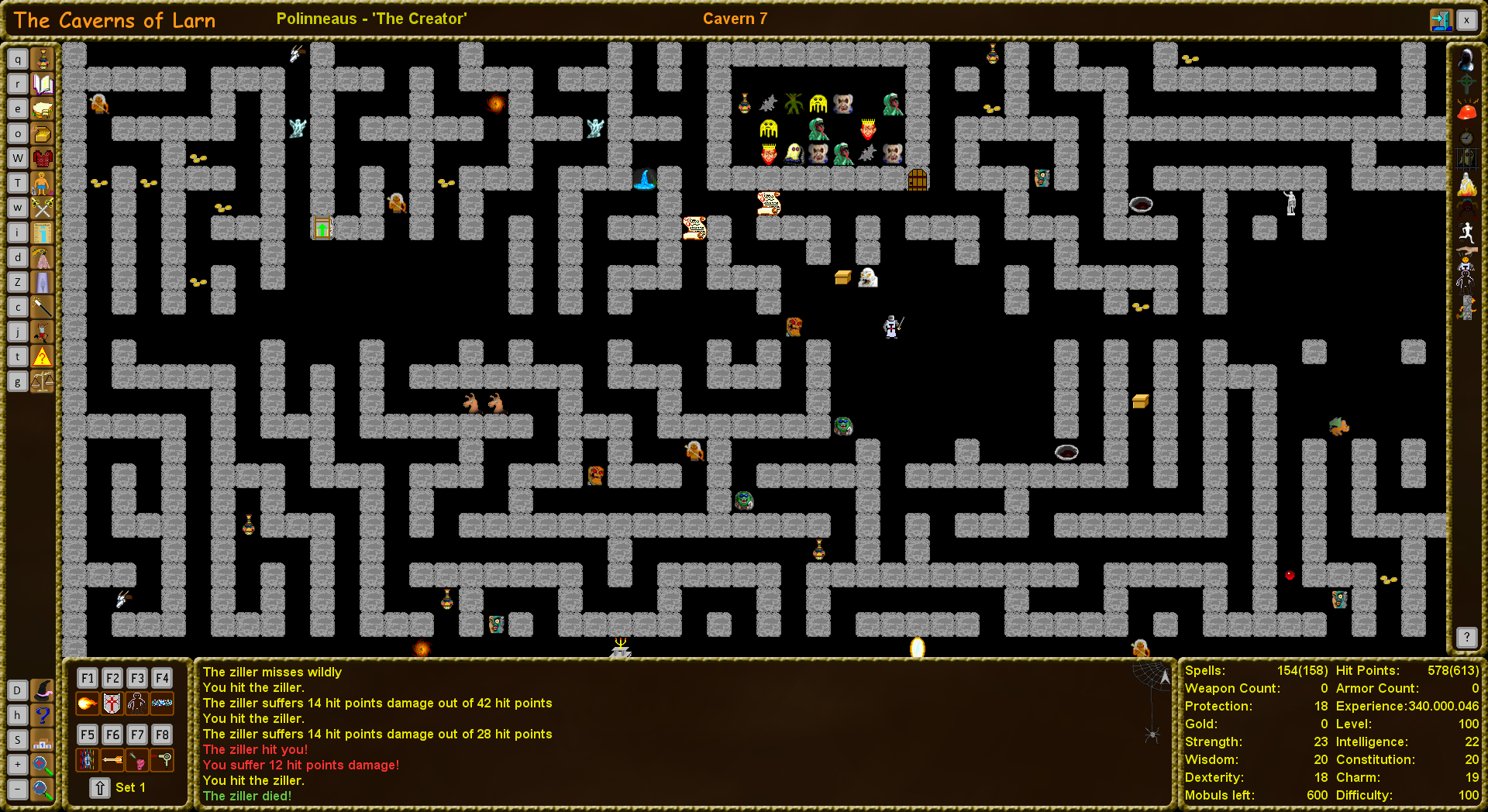Choose the wear armor icon
This screenshot has height=812, width=1488.
(x=43, y=158)
